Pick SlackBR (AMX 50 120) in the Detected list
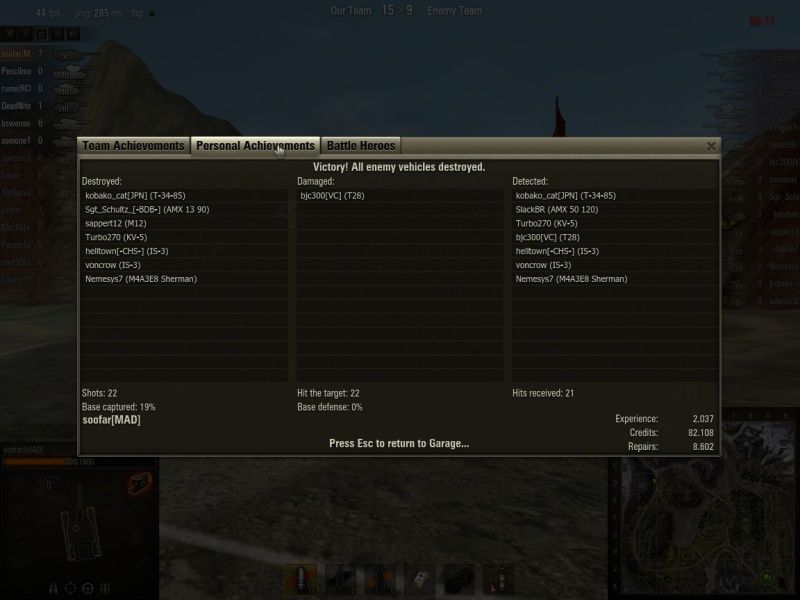The image size is (800, 600). 556,209
